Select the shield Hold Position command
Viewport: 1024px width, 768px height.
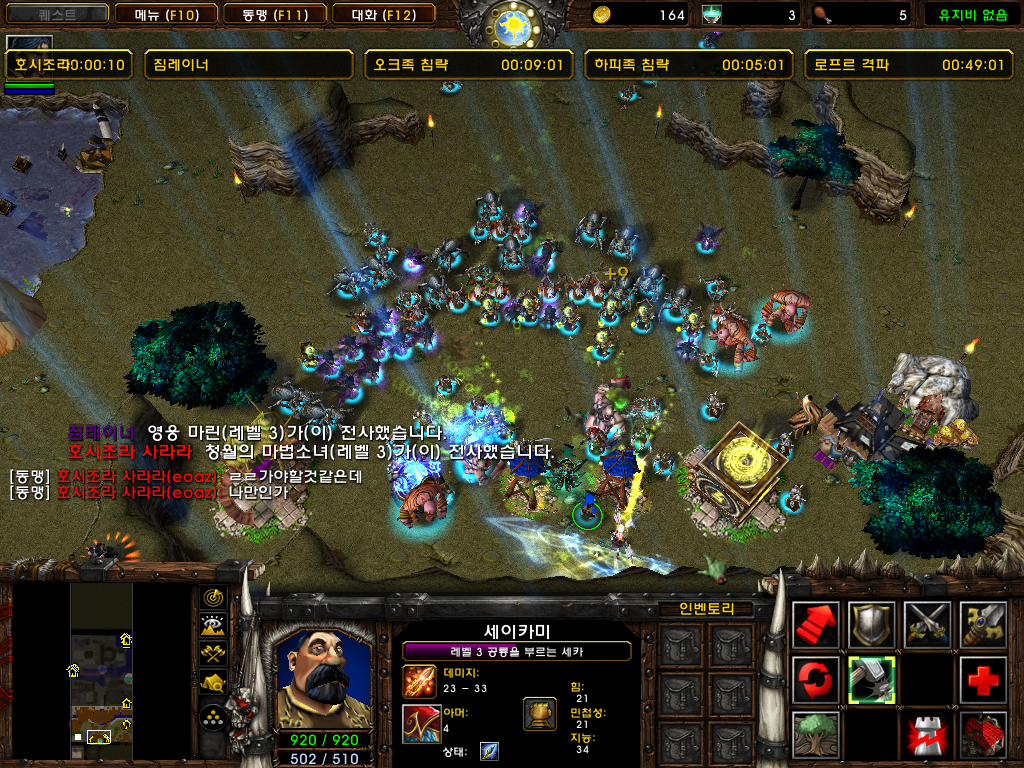coord(871,625)
